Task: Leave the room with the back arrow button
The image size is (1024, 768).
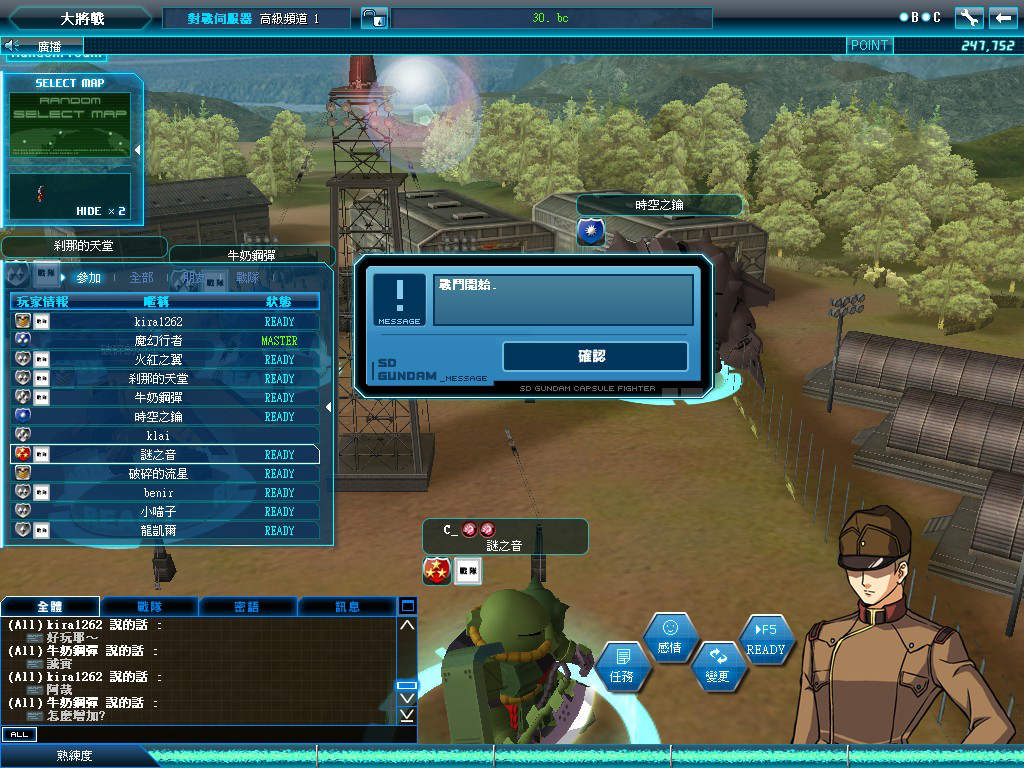Action: tap(1003, 18)
